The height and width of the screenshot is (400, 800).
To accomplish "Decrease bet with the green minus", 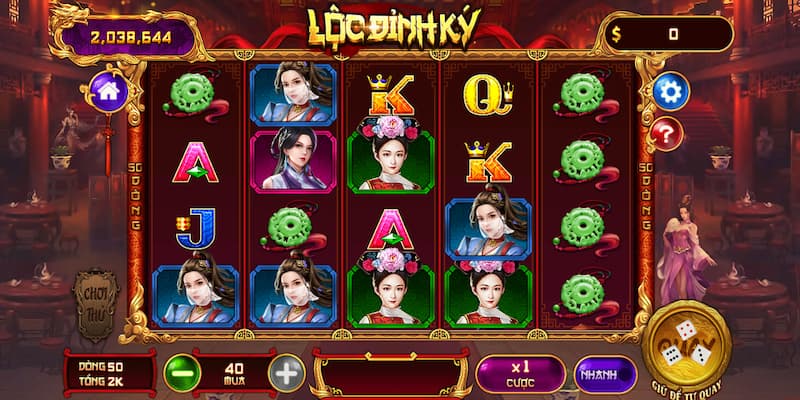I will click(x=182, y=373).
